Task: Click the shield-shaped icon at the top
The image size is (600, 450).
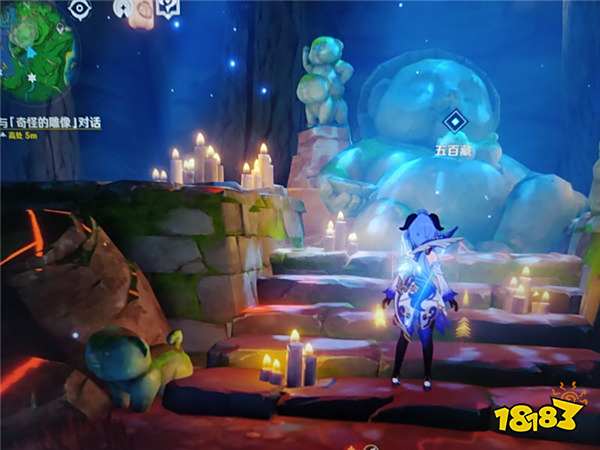Action: [167, 8]
